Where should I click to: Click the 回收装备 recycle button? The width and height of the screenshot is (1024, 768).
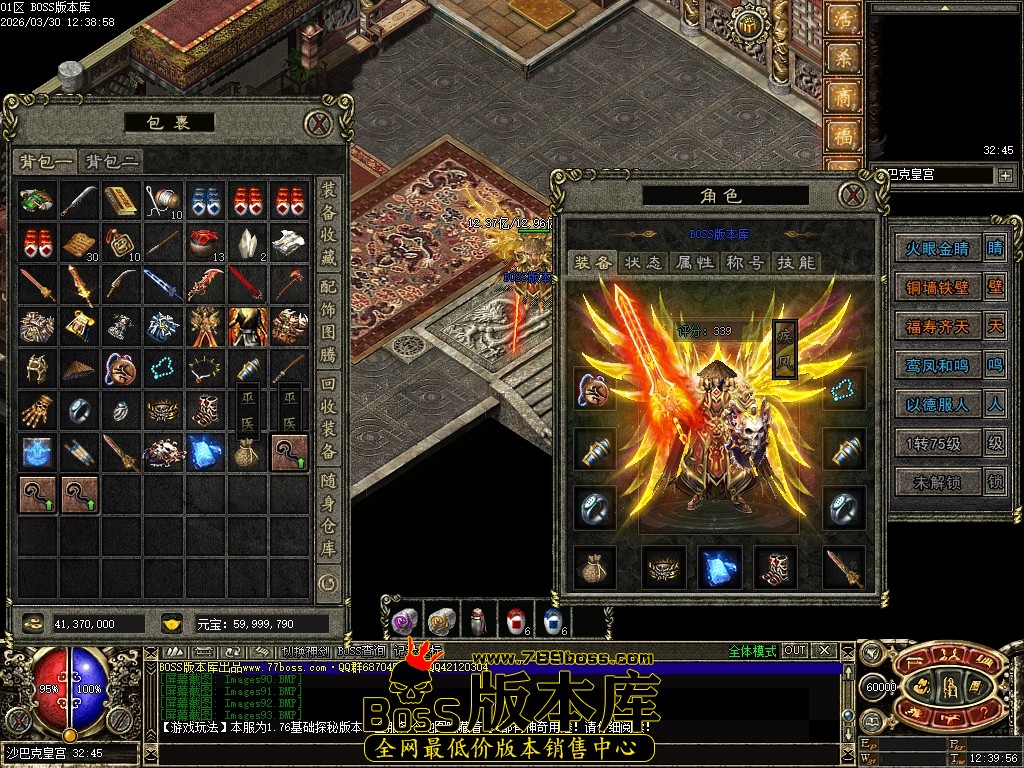click(x=328, y=421)
